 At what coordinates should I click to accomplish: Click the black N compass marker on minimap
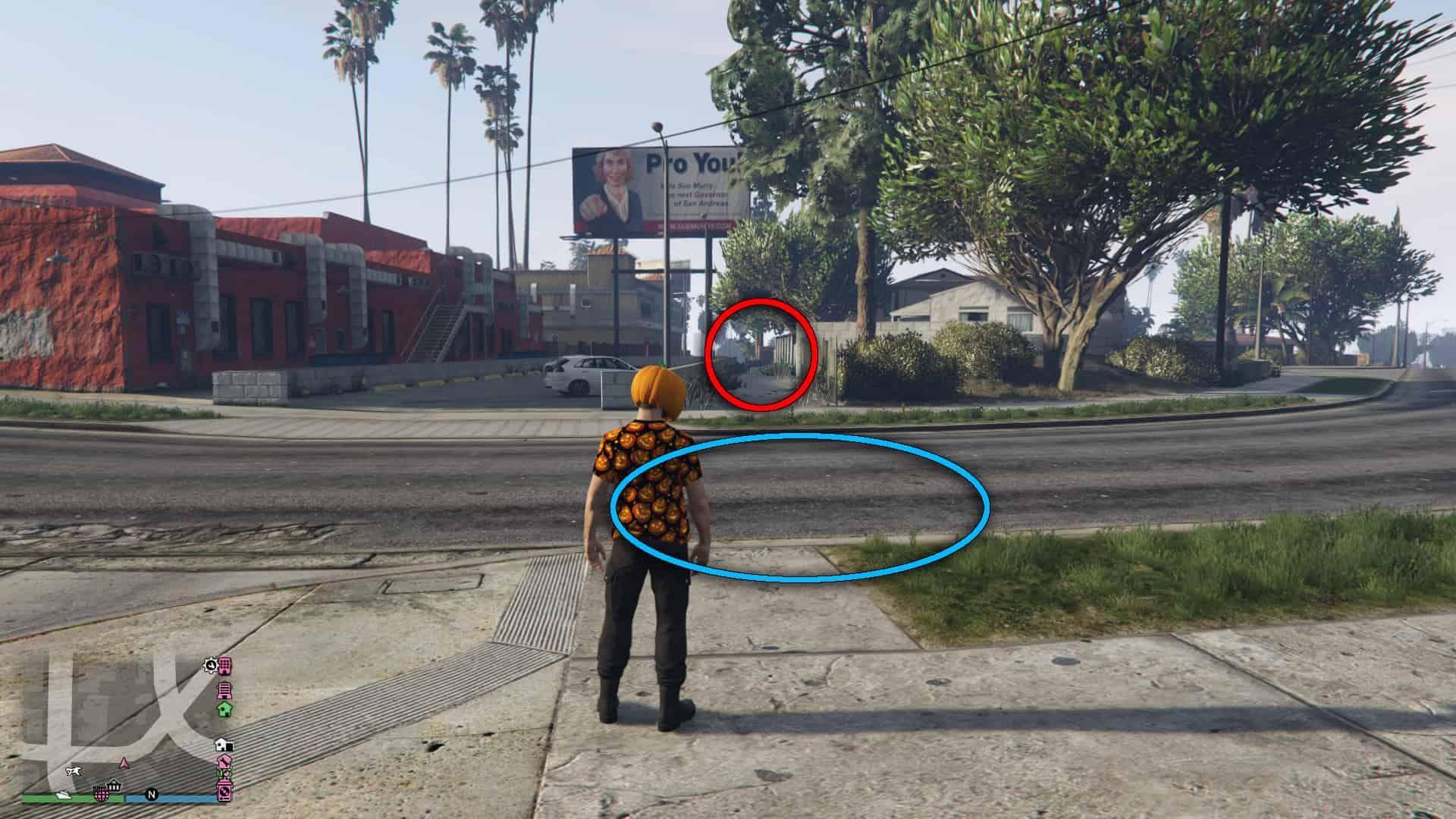[x=152, y=795]
